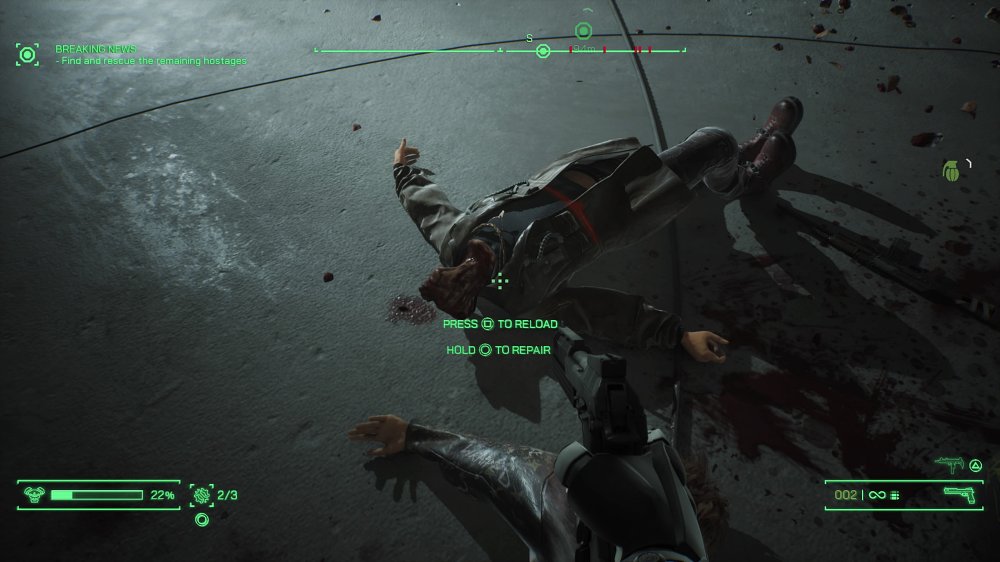
Task: Select the grenade icon
Action: click(952, 170)
